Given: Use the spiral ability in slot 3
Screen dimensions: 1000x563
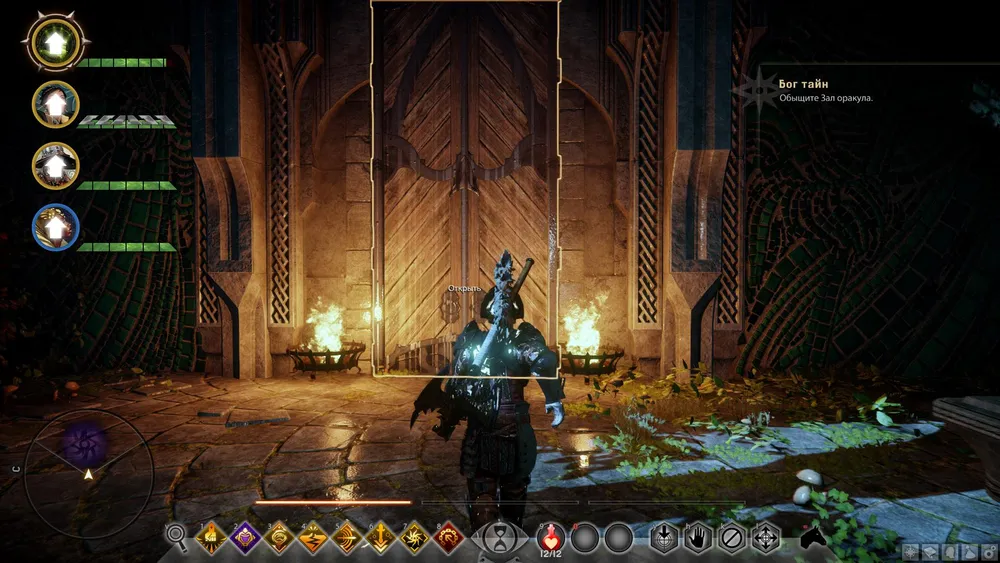Looking at the screenshot, I should coord(280,538).
